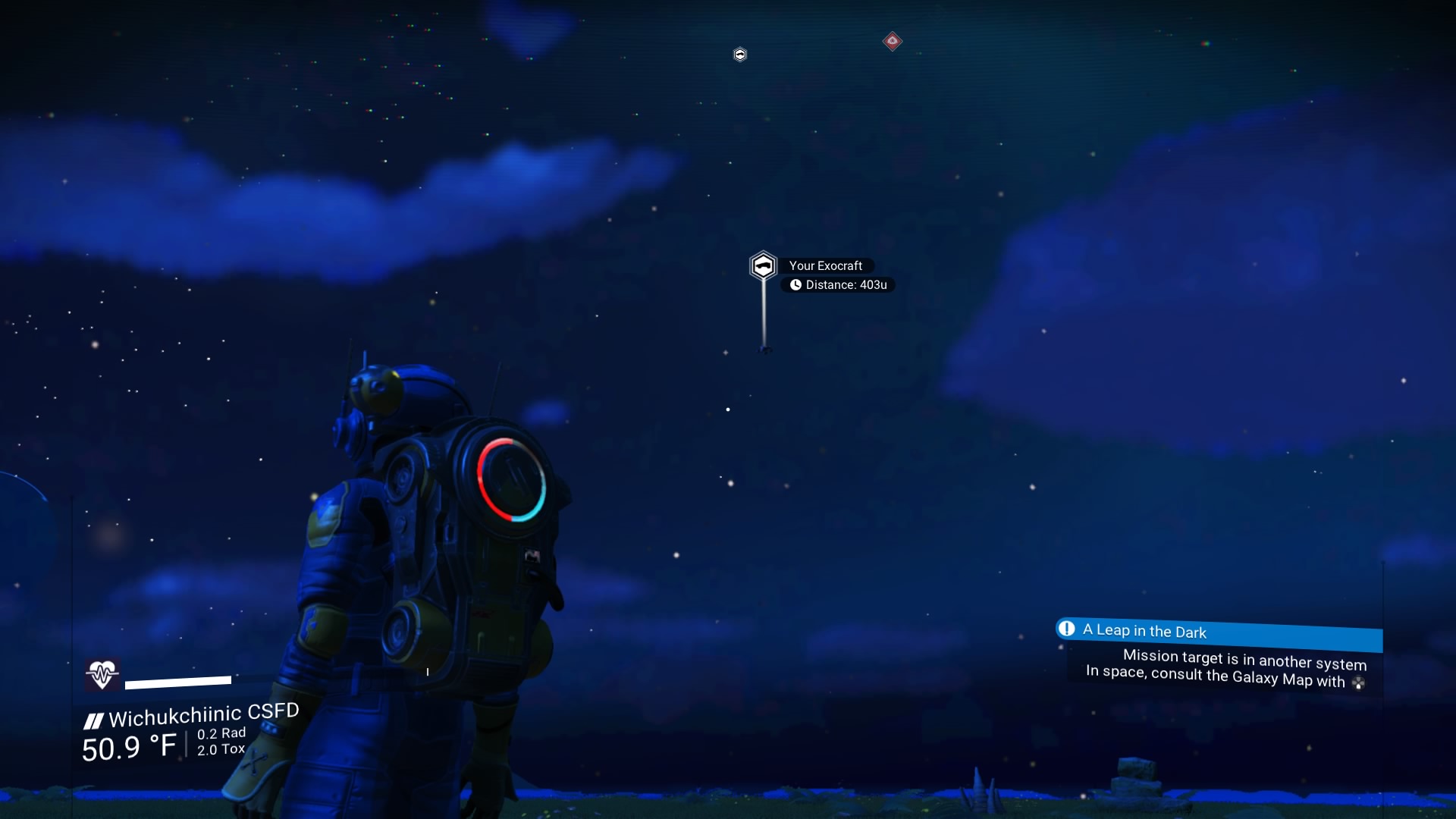Select the small exocraft hexagon compass icon
Image resolution: width=1456 pixels, height=819 pixels.
(740, 55)
